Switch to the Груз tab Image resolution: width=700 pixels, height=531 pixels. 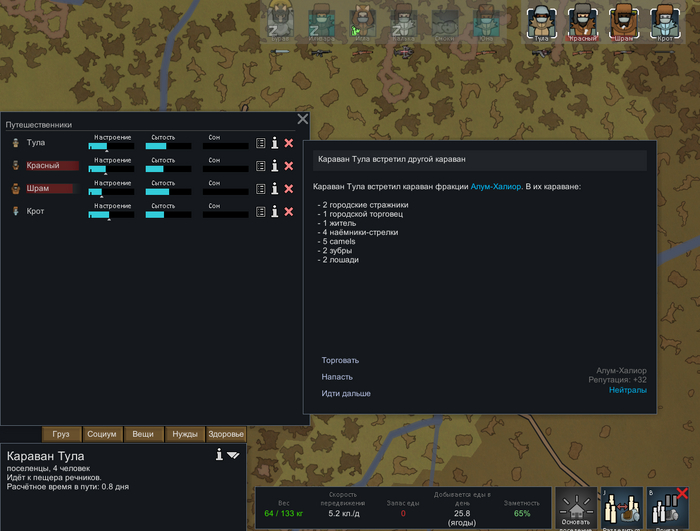tap(61, 434)
